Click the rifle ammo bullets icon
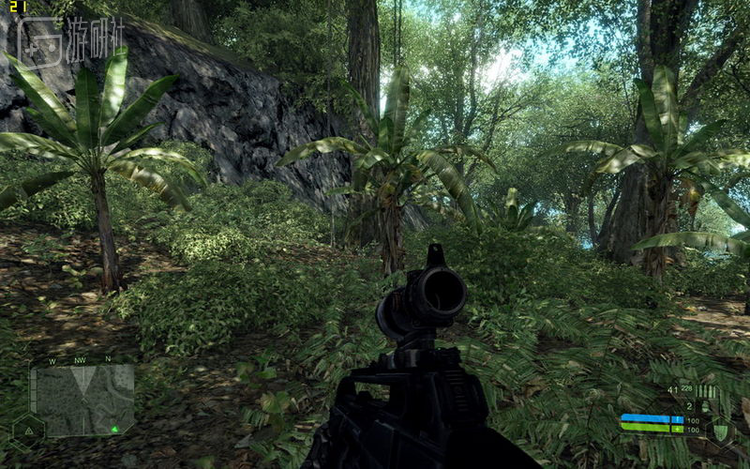 click(x=706, y=391)
